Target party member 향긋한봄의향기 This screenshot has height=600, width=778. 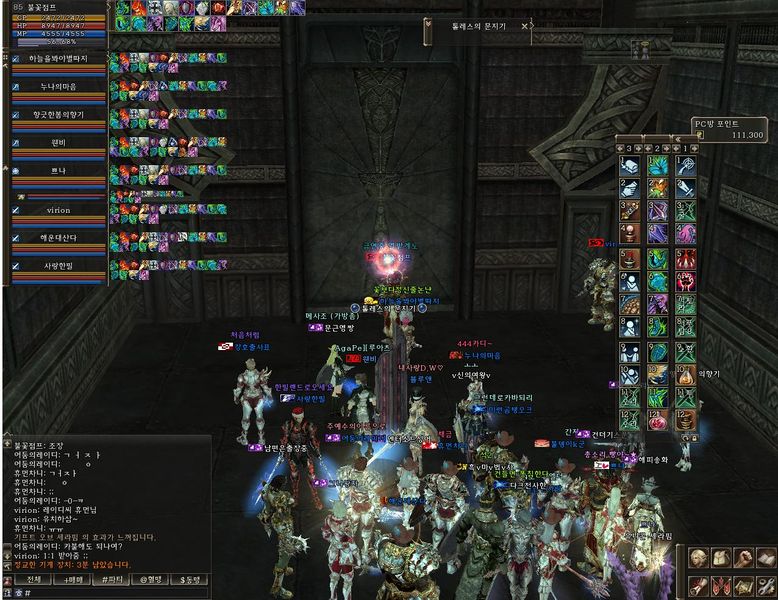coord(58,115)
